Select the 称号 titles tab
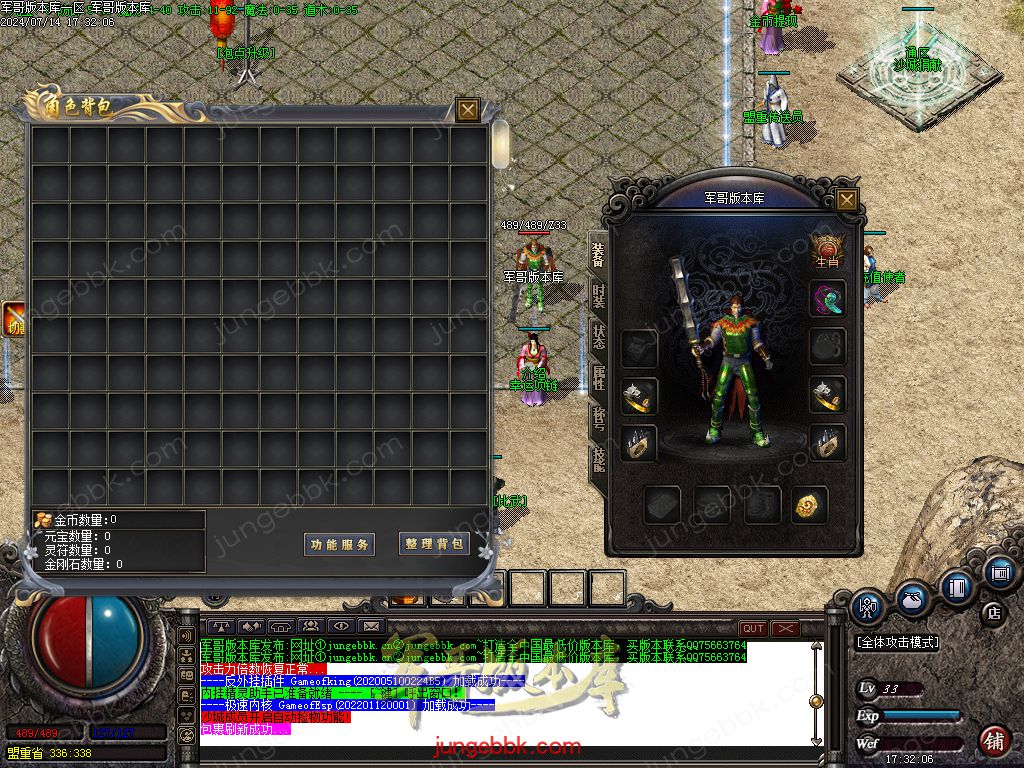The width and height of the screenshot is (1024, 768). [x=598, y=418]
